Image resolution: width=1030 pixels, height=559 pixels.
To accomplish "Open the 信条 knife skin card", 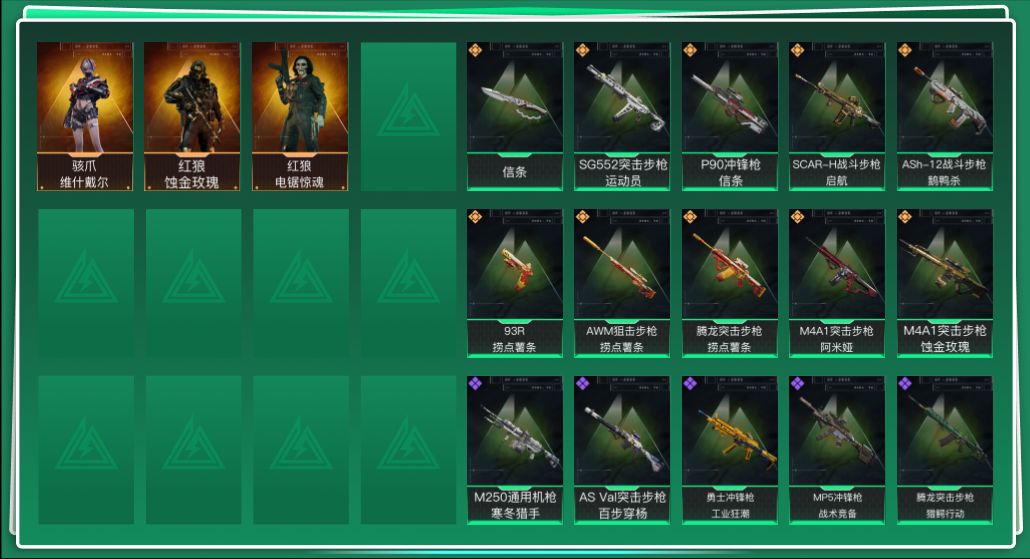I will click(514, 116).
